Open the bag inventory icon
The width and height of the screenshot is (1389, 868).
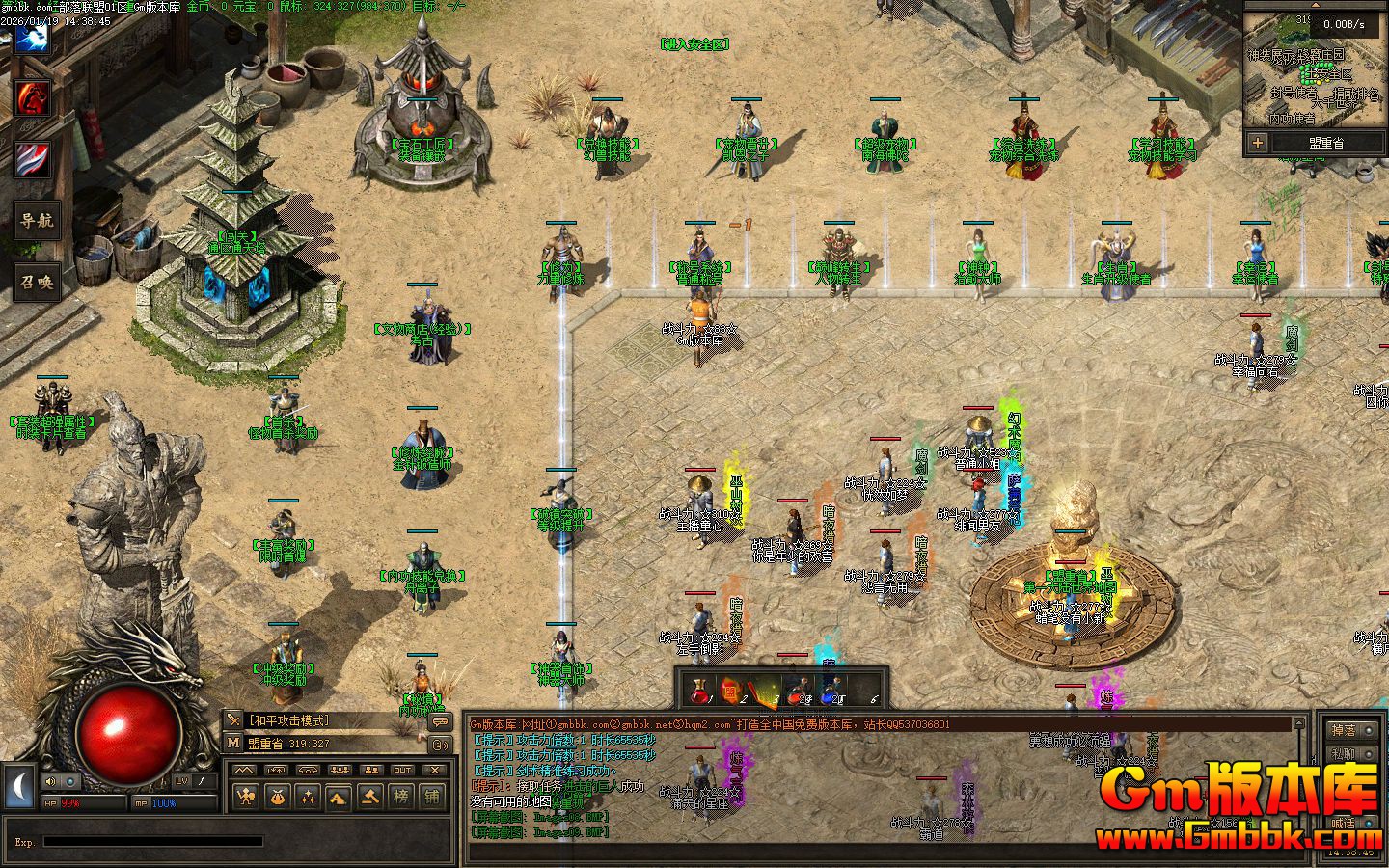pyautogui.click(x=277, y=797)
